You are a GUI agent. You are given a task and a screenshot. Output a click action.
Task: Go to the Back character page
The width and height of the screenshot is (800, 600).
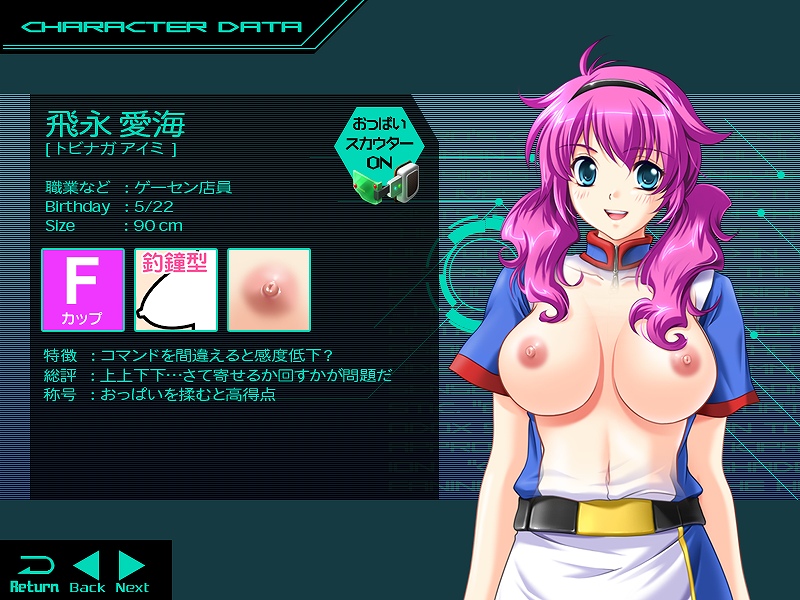click(x=87, y=572)
